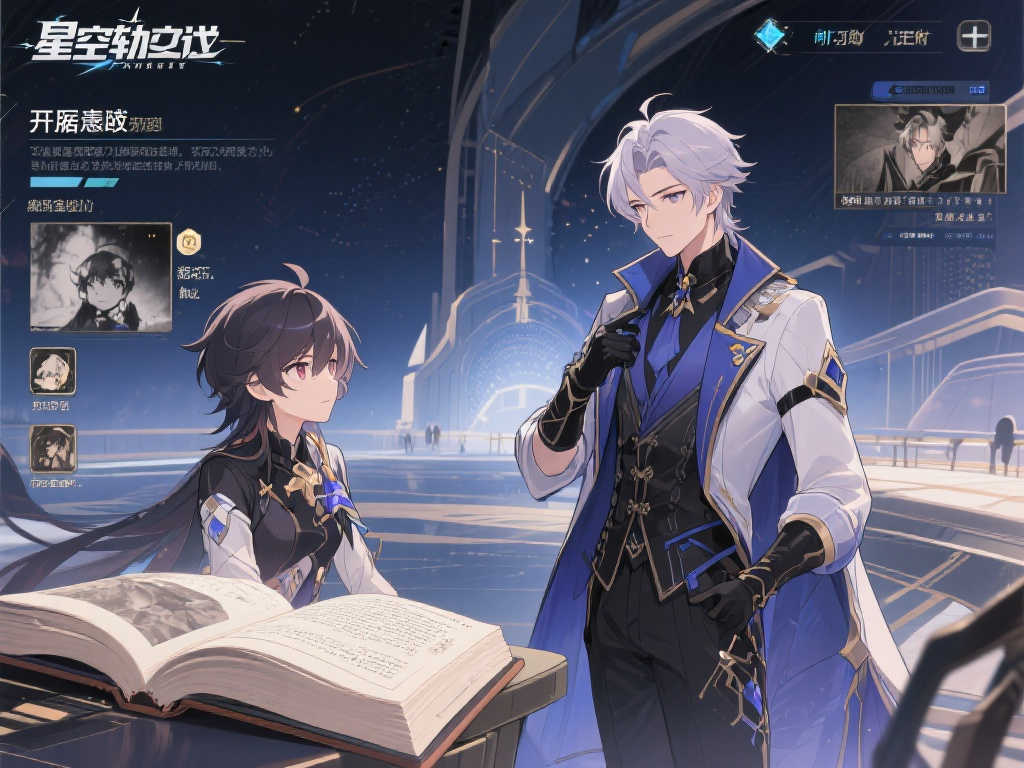Select the small dark-haired character portrait icon
The image size is (1024, 768).
(x=52, y=448)
